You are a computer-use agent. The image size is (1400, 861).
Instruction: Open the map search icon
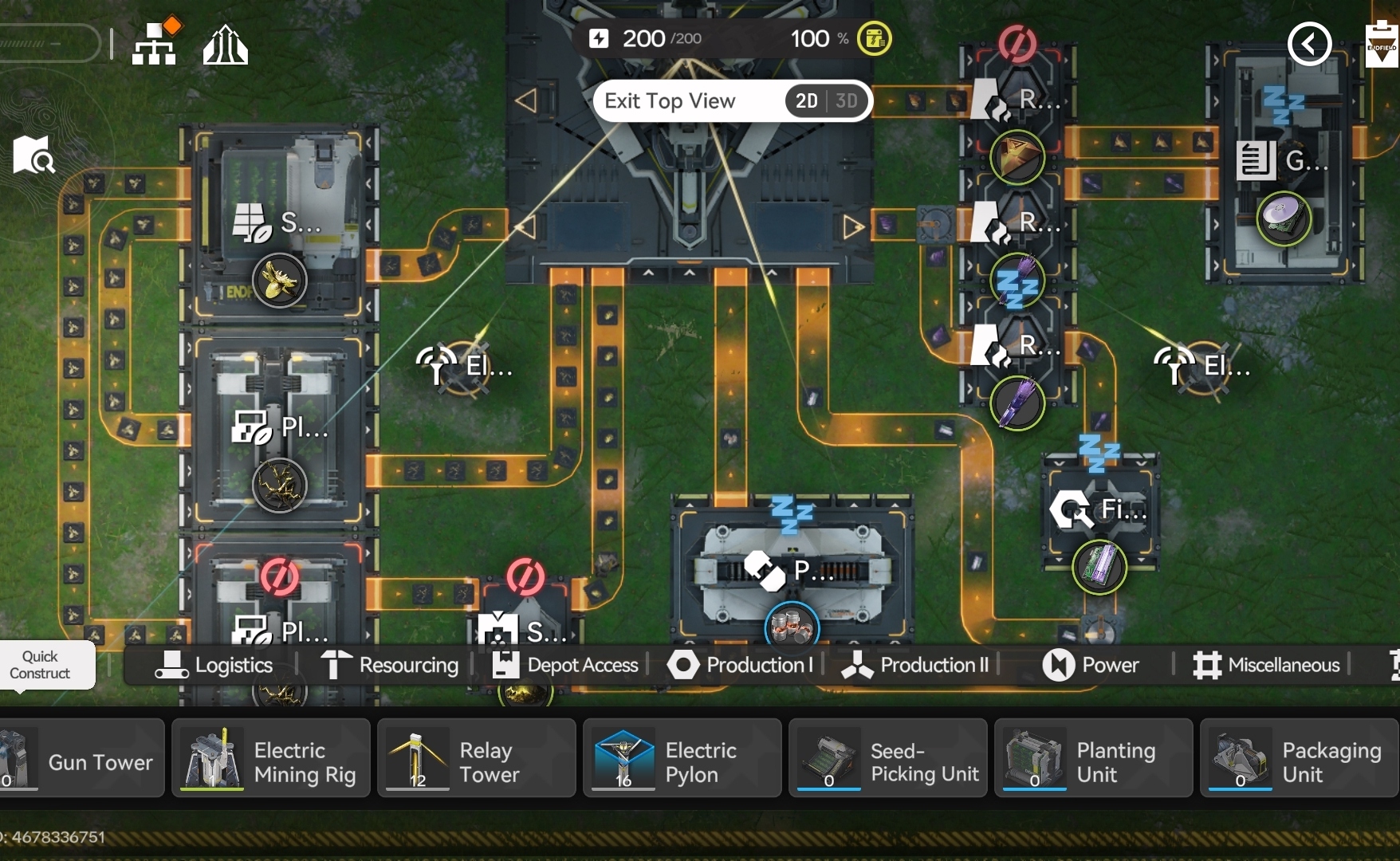(x=33, y=155)
